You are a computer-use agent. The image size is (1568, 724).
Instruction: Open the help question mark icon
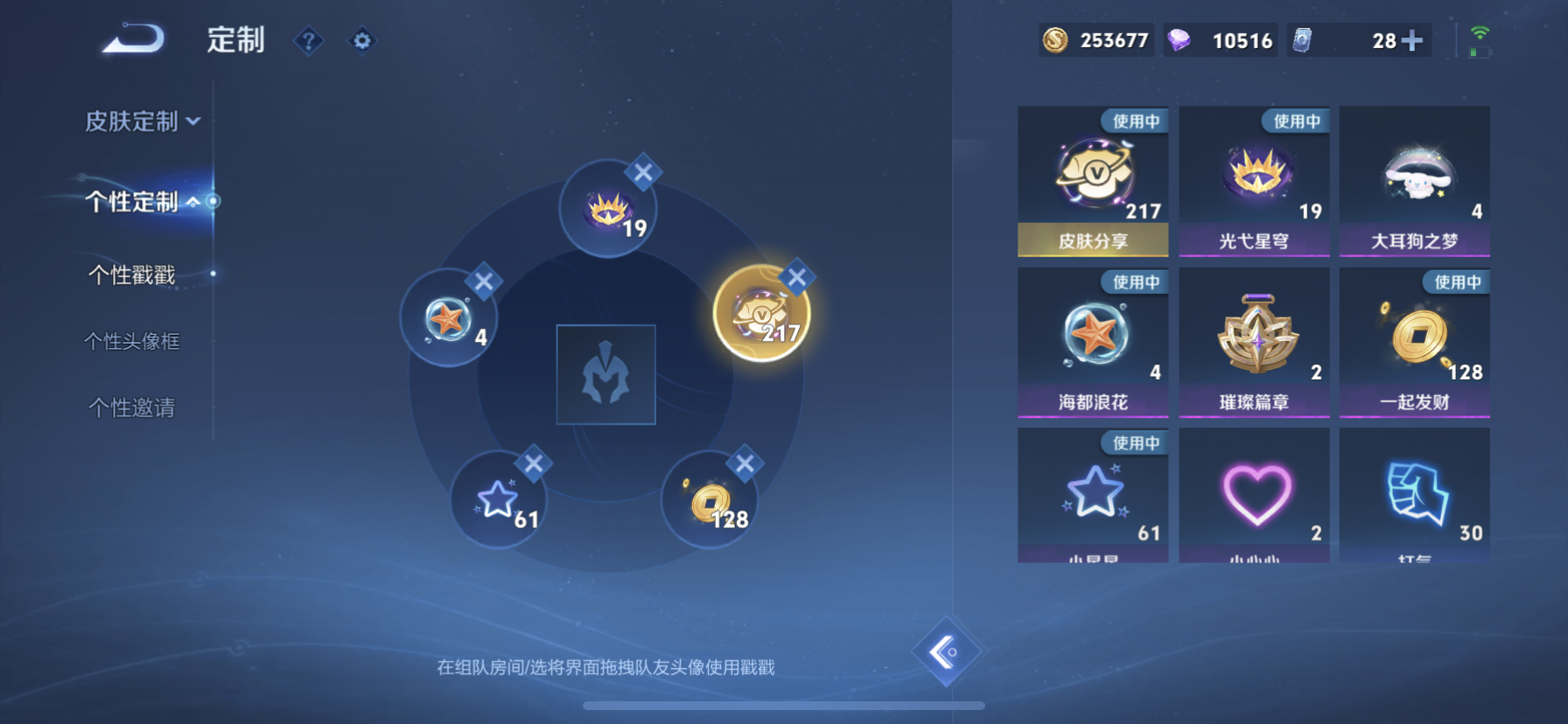pos(308,41)
